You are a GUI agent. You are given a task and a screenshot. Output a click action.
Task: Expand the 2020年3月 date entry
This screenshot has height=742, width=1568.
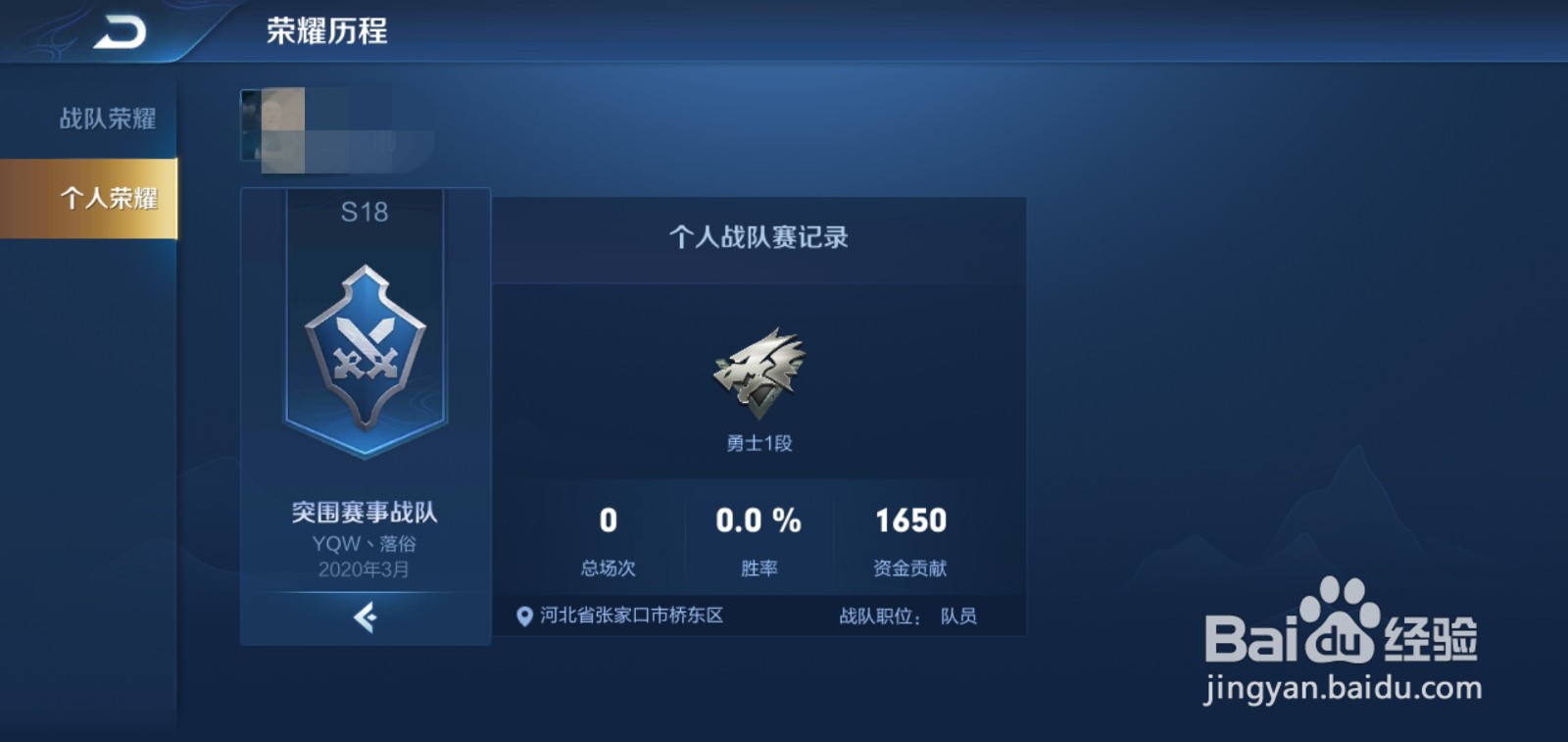(365, 569)
